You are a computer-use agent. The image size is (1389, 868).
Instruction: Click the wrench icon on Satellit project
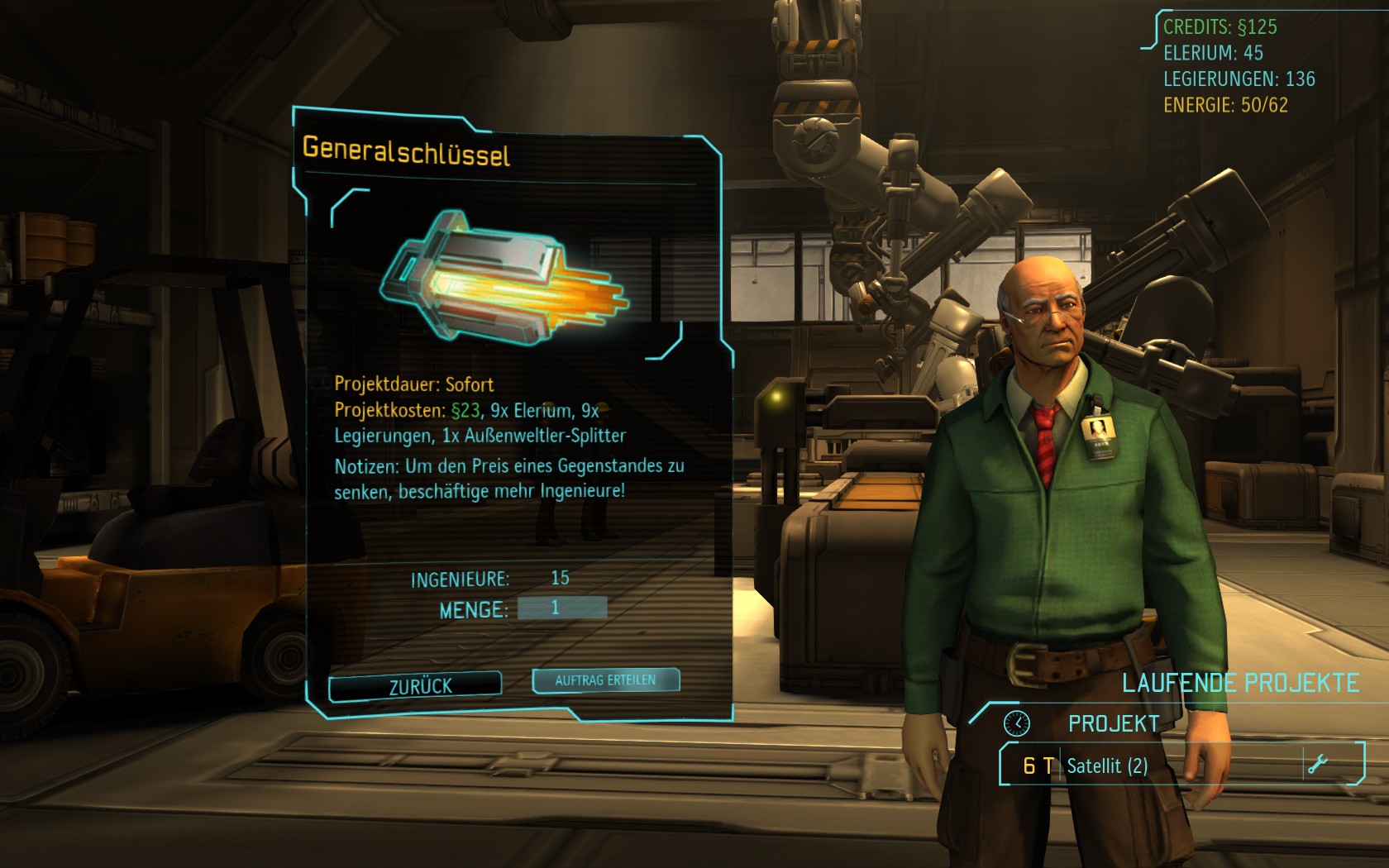[1317, 764]
